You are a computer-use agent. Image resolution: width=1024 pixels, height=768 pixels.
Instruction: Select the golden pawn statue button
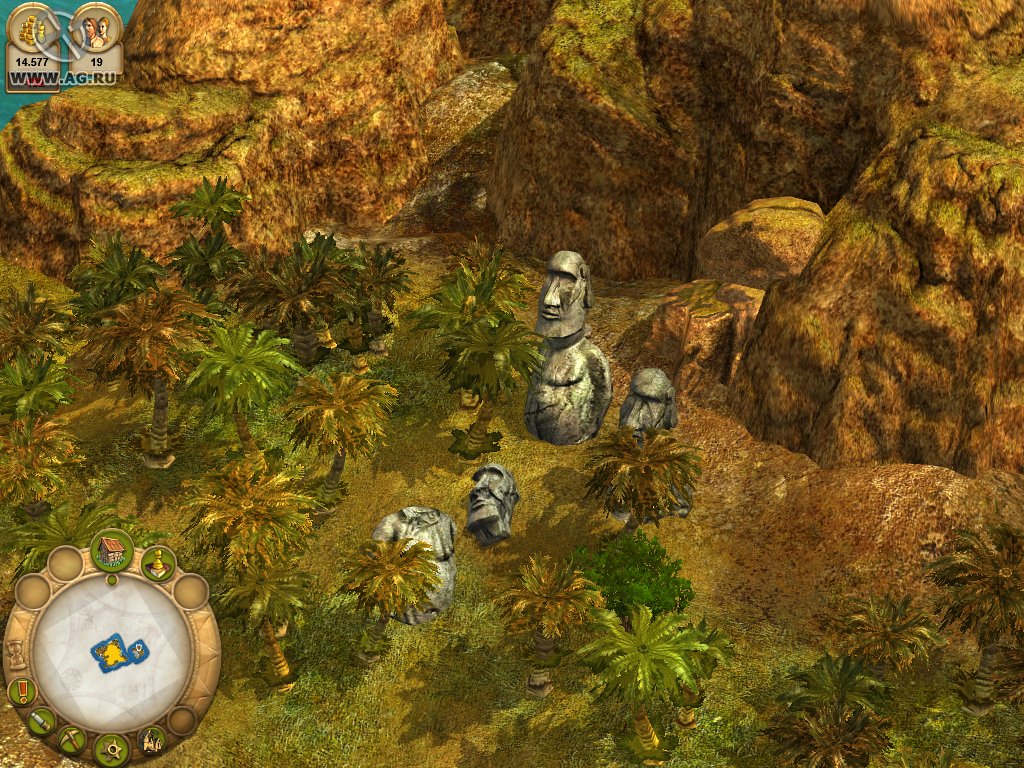tap(158, 564)
